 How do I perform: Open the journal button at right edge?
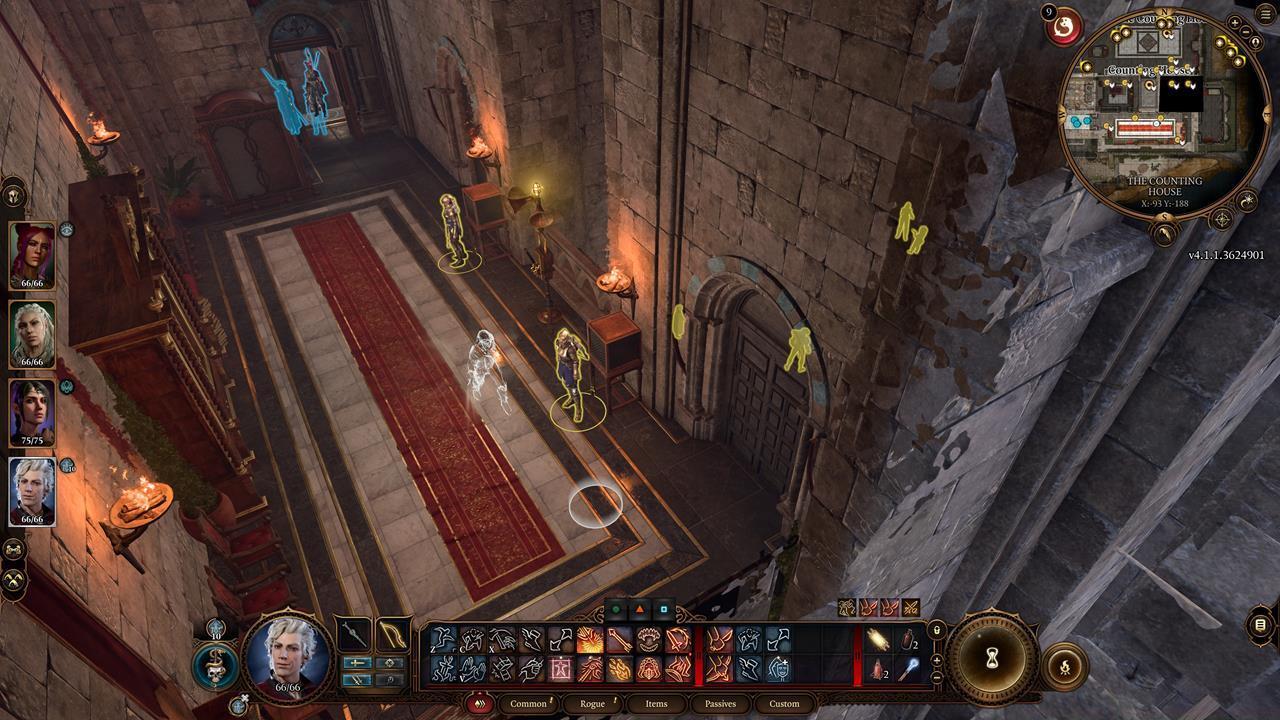(1261, 626)
